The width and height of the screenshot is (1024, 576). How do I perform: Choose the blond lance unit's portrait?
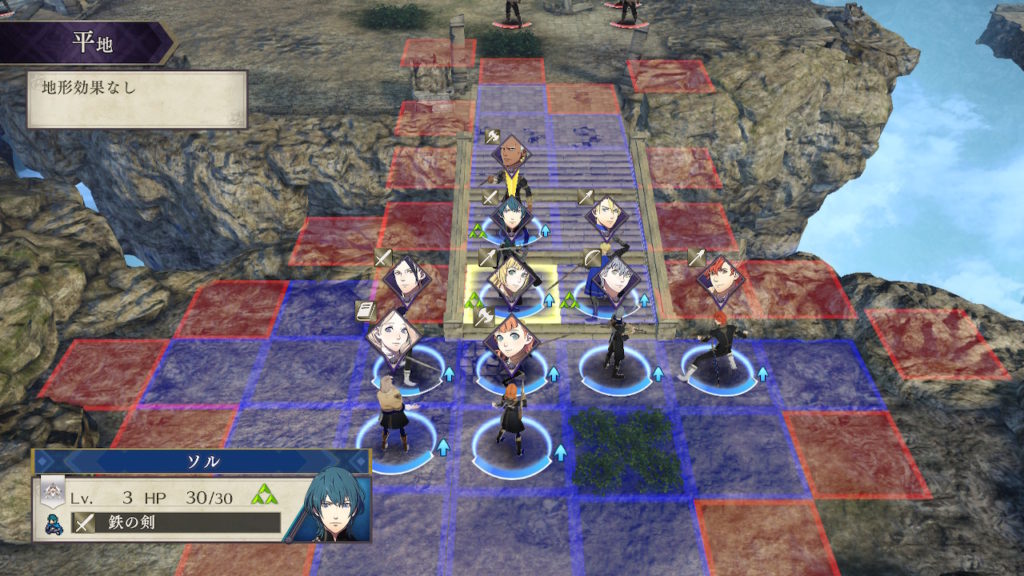[607, 215]
